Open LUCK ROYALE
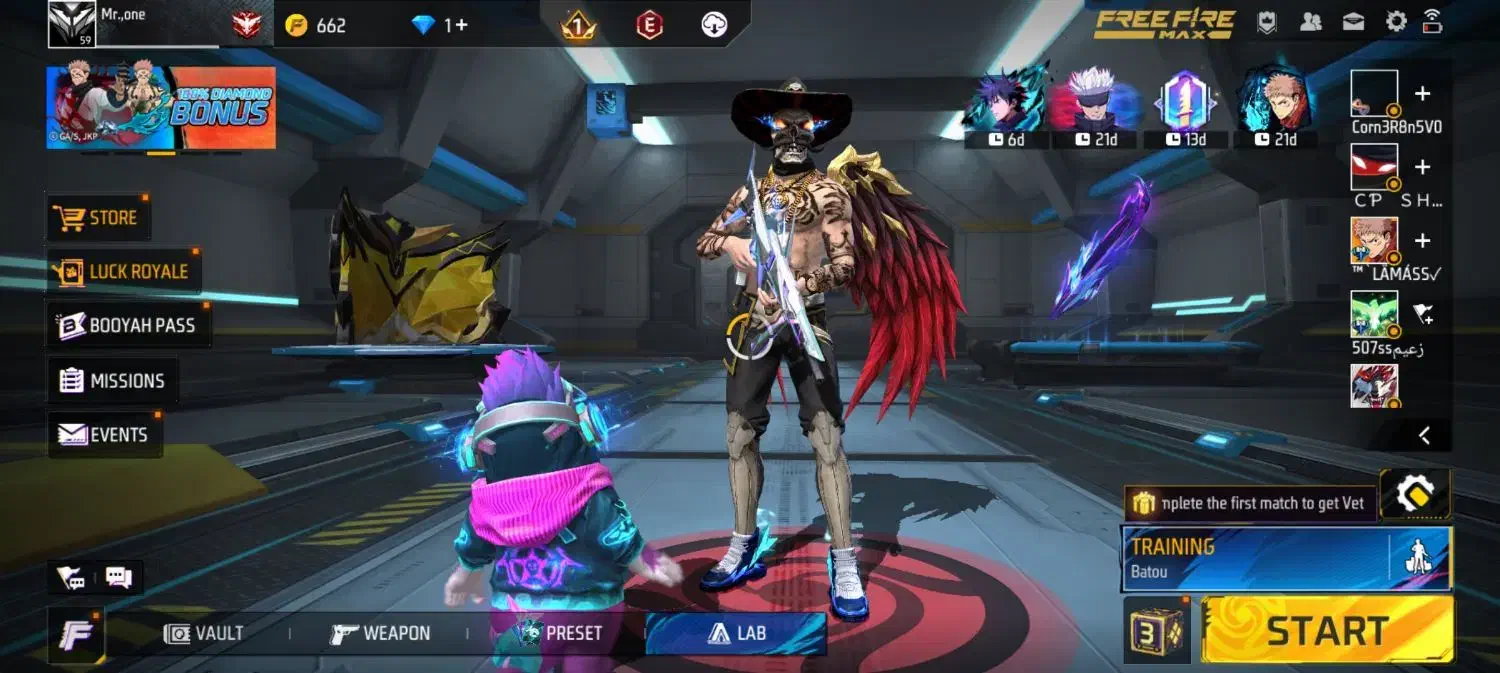 (x=123, y=271)
